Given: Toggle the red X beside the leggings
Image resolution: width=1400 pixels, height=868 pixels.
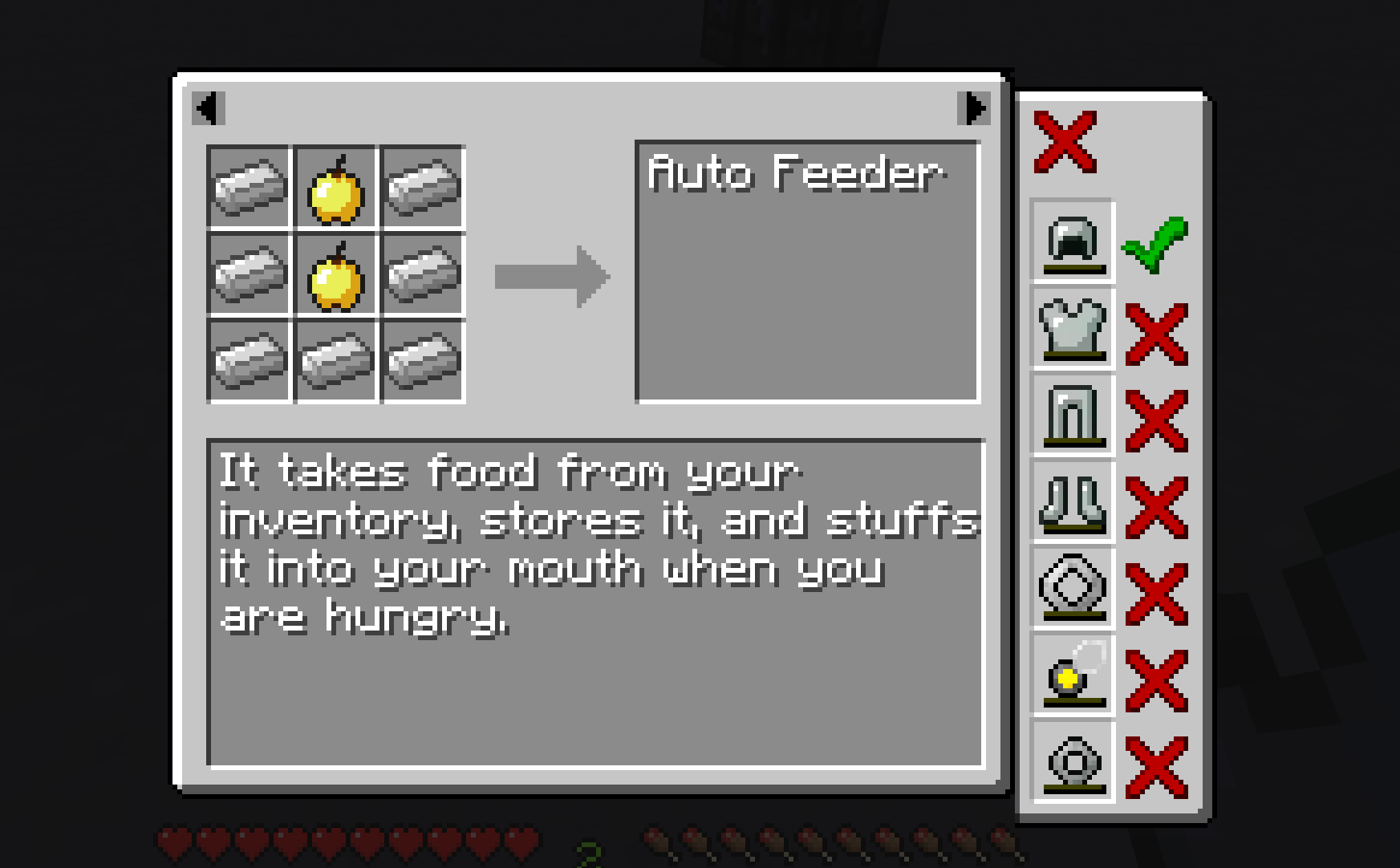Looking at the screenshot, I should coord(1156,420).
